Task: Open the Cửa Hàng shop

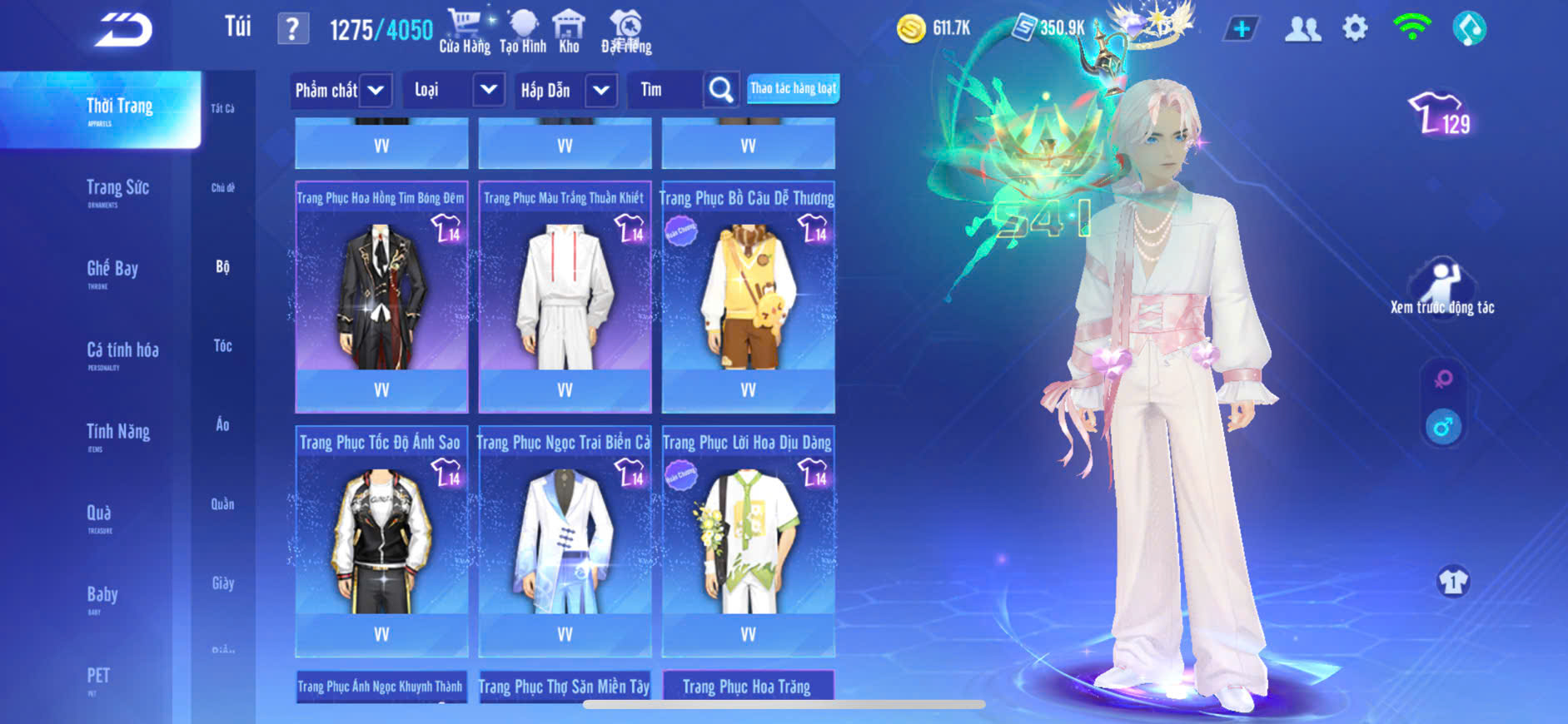Action: pos(465,32)
